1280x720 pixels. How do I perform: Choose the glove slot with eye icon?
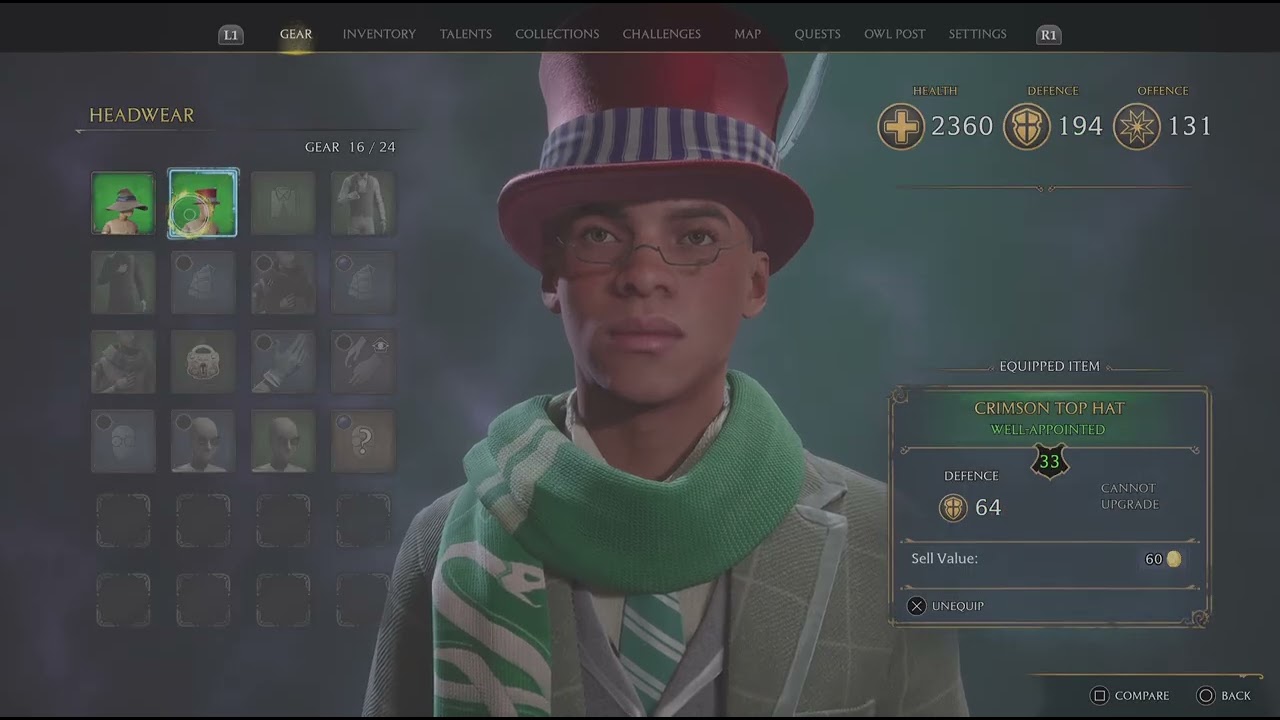(363, 361)
